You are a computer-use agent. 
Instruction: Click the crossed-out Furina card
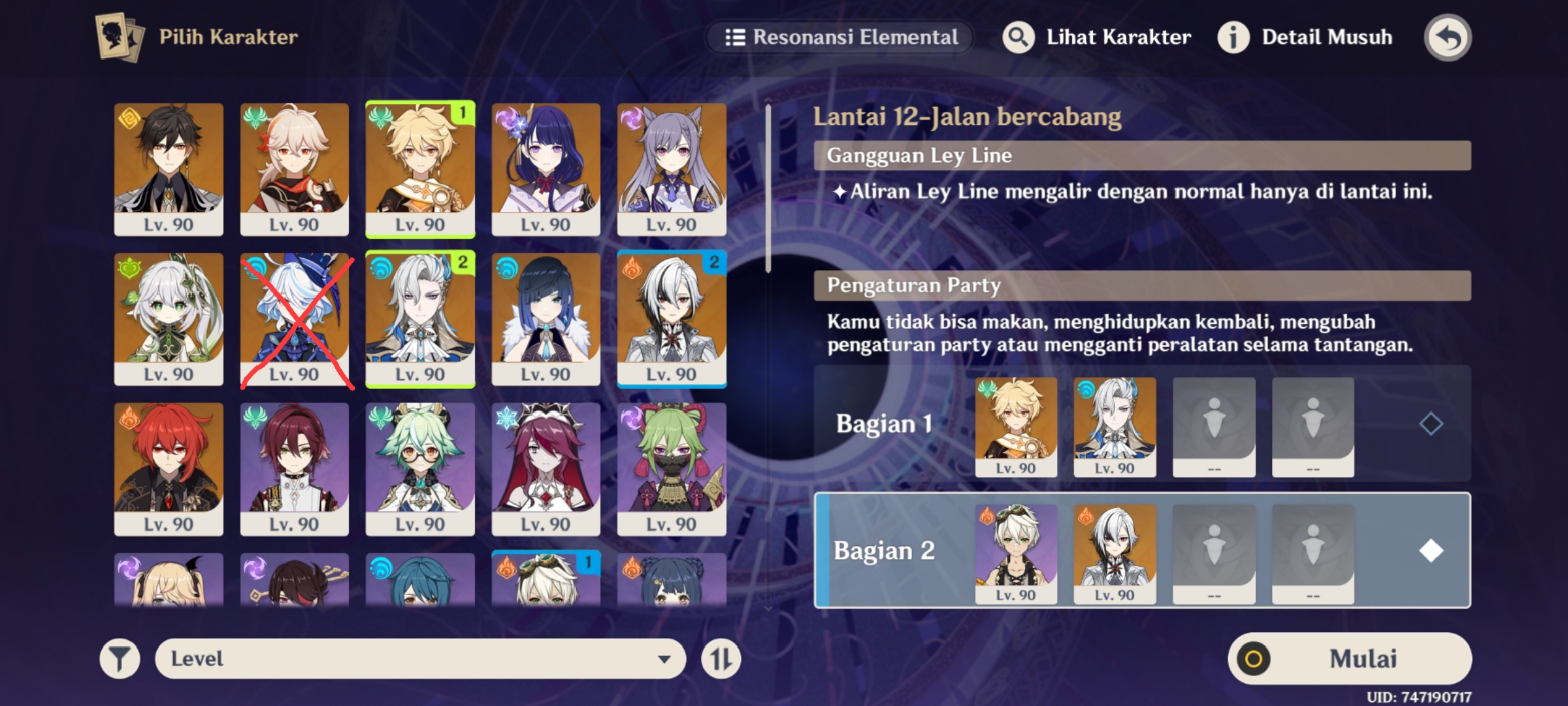click(294, 320)
